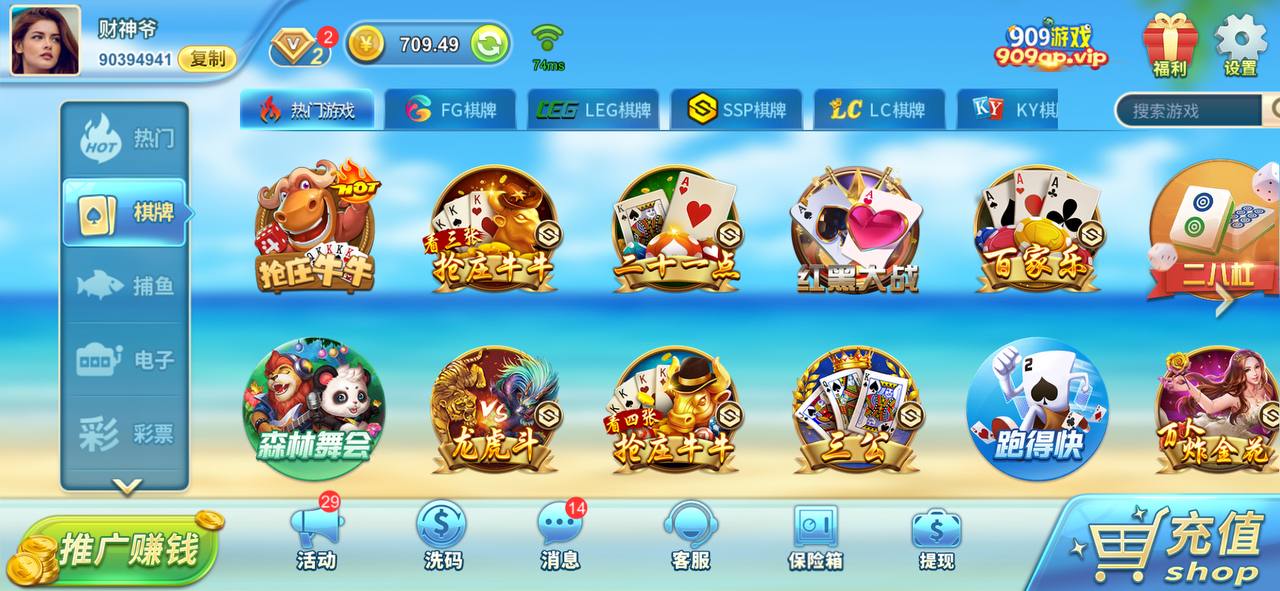Play the 龙虎斗 game
Viewport: 1280px width, 591px height.
pos(494,410)
